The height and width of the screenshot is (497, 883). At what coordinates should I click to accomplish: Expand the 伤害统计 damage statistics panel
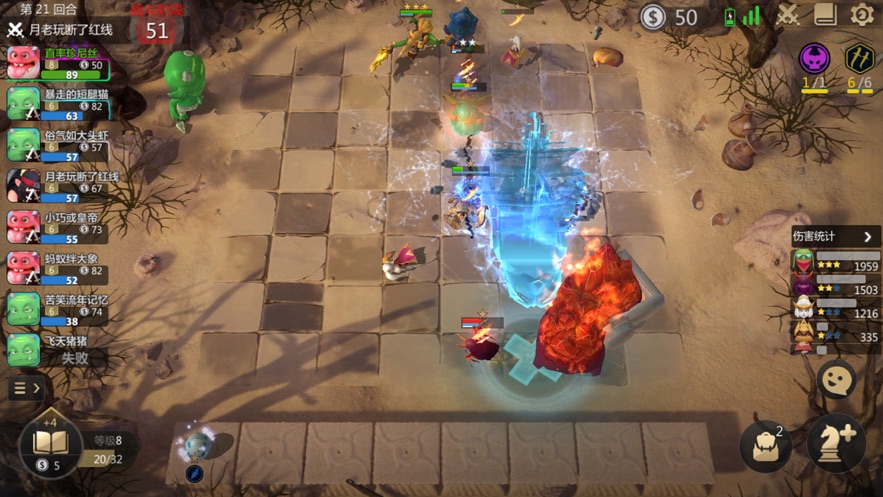click(835, 237)
